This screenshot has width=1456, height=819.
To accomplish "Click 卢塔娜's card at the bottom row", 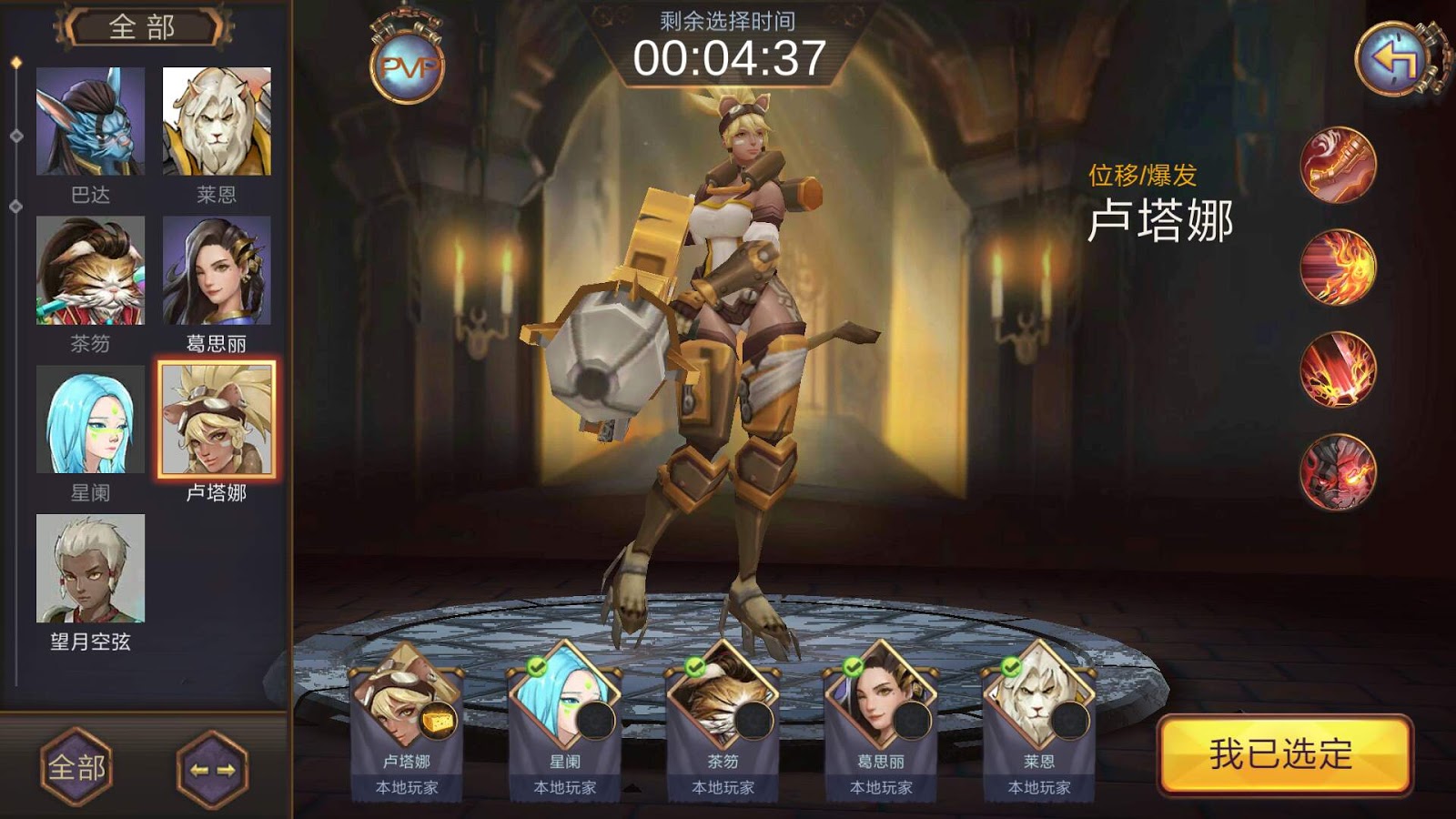I will pyautogui.click(x=408, y=719).
